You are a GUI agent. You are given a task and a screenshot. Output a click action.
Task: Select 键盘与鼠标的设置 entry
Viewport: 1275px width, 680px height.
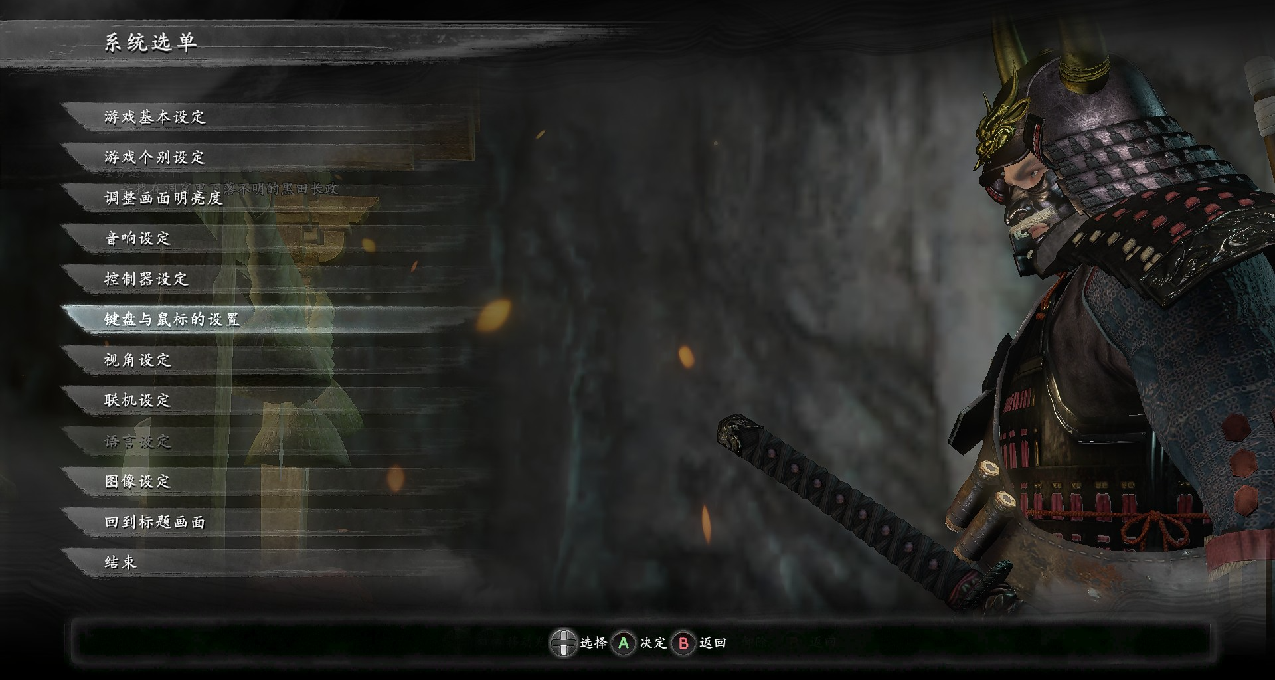(x=172, y=319)
